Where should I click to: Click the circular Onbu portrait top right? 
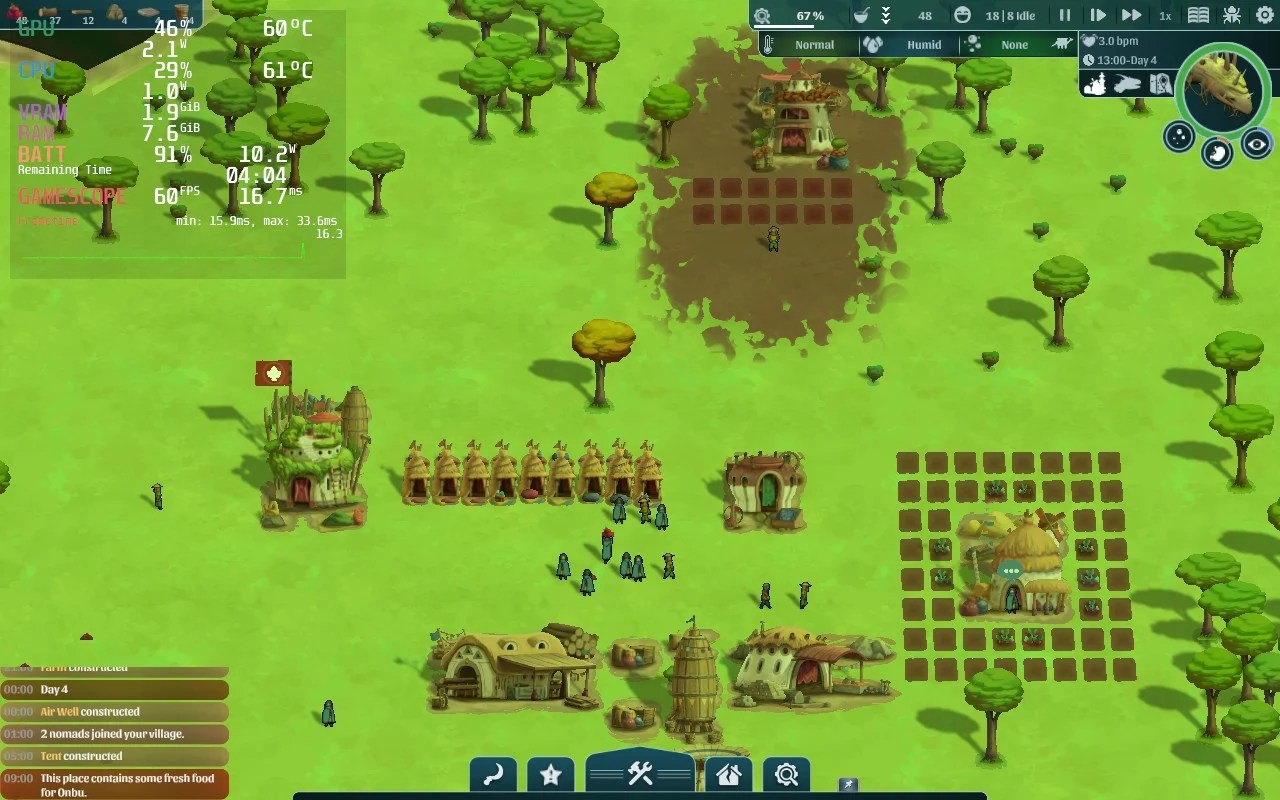click(x=1222, y=90)
